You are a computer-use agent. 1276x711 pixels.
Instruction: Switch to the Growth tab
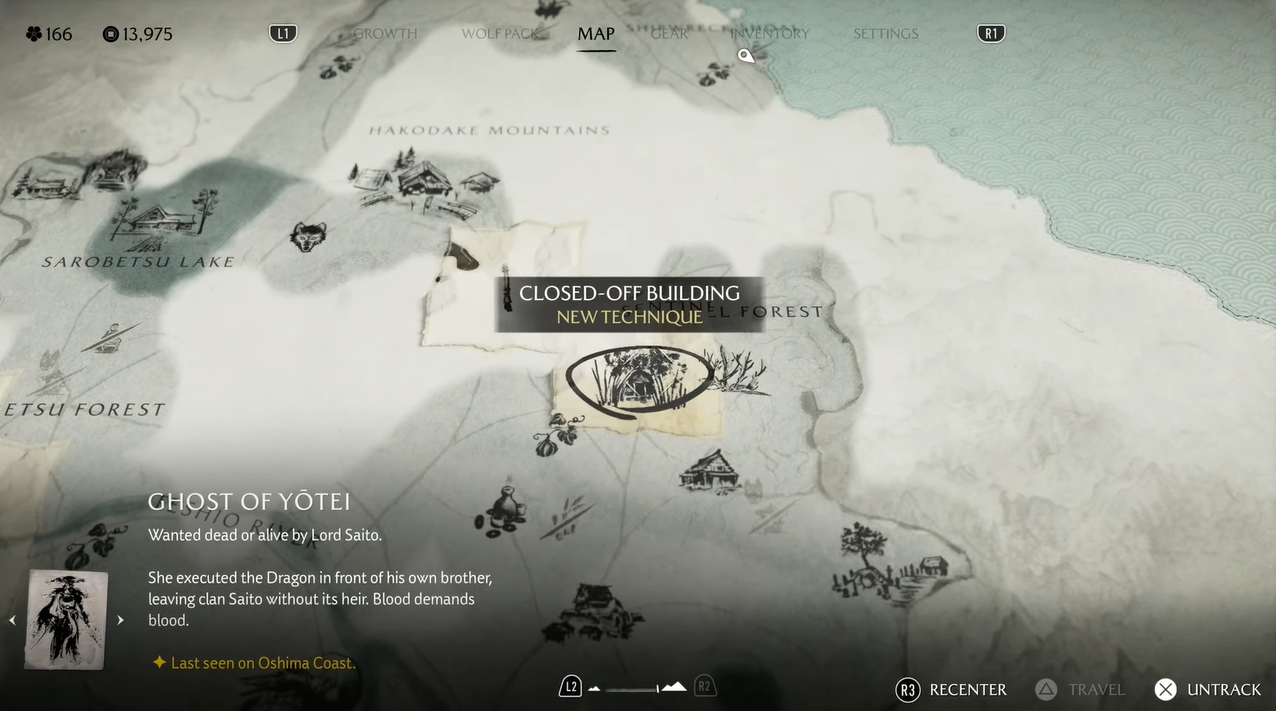385,34
